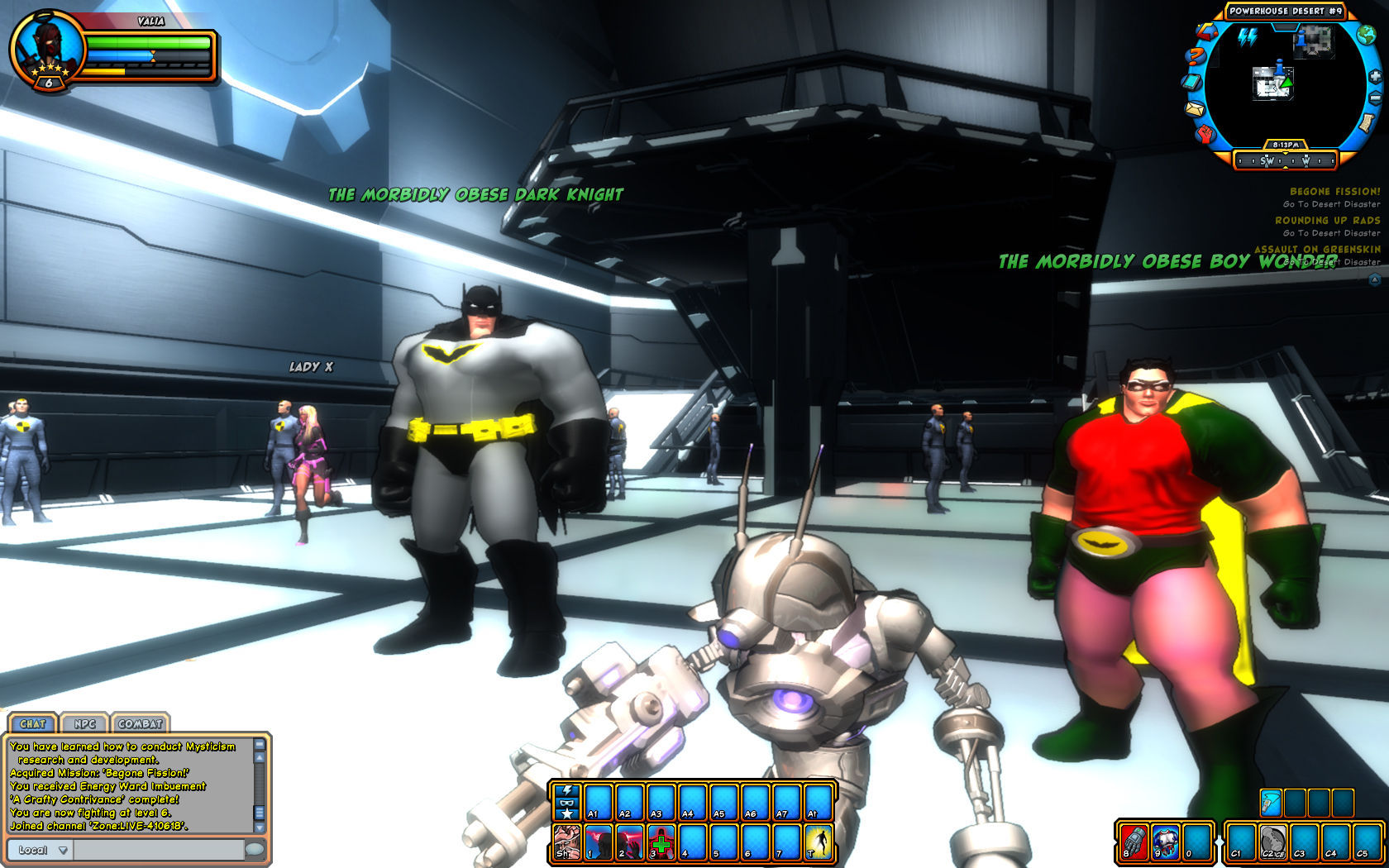1389x868 pixels.
Task: Select the grey device in slot C2
Action: [1272, 842]
